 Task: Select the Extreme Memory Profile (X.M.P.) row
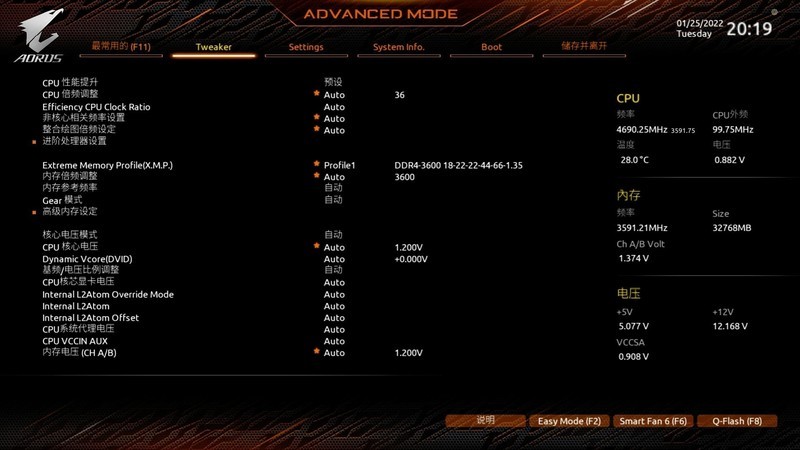pyautogui.click(x=107, y=165)
